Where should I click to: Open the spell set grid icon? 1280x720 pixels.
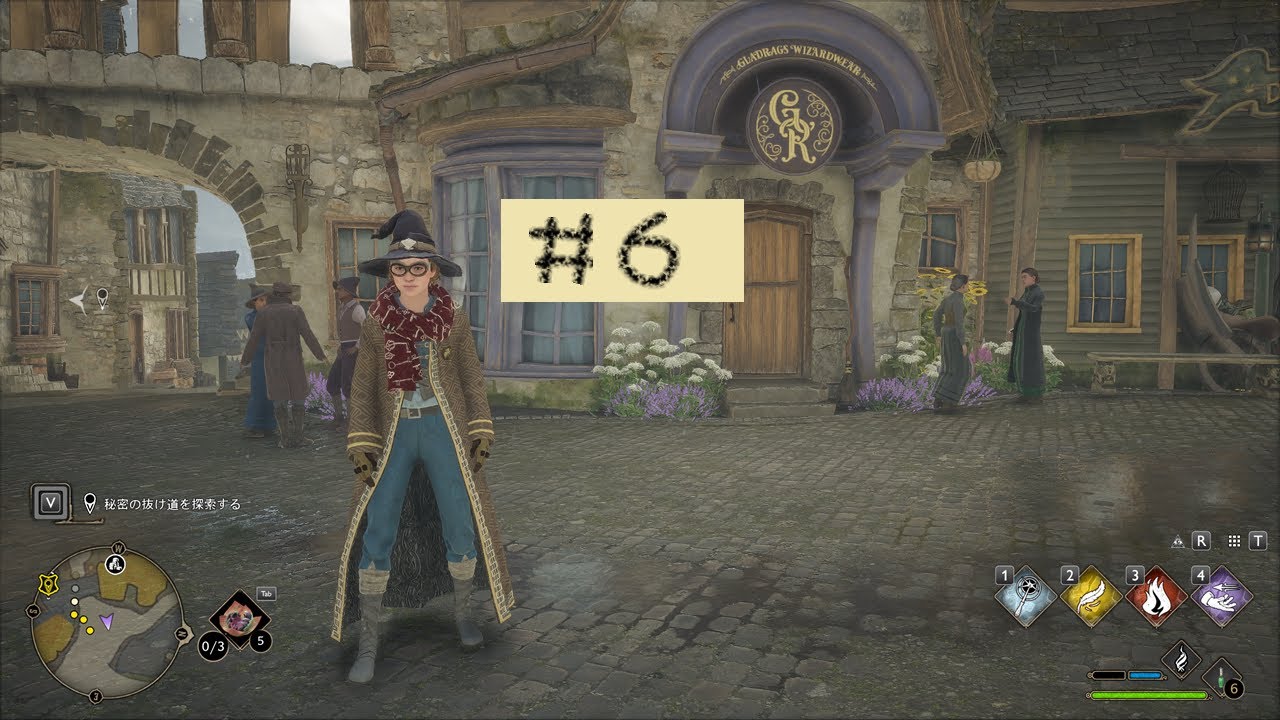pyautogui.click(x=1234, y=541)
